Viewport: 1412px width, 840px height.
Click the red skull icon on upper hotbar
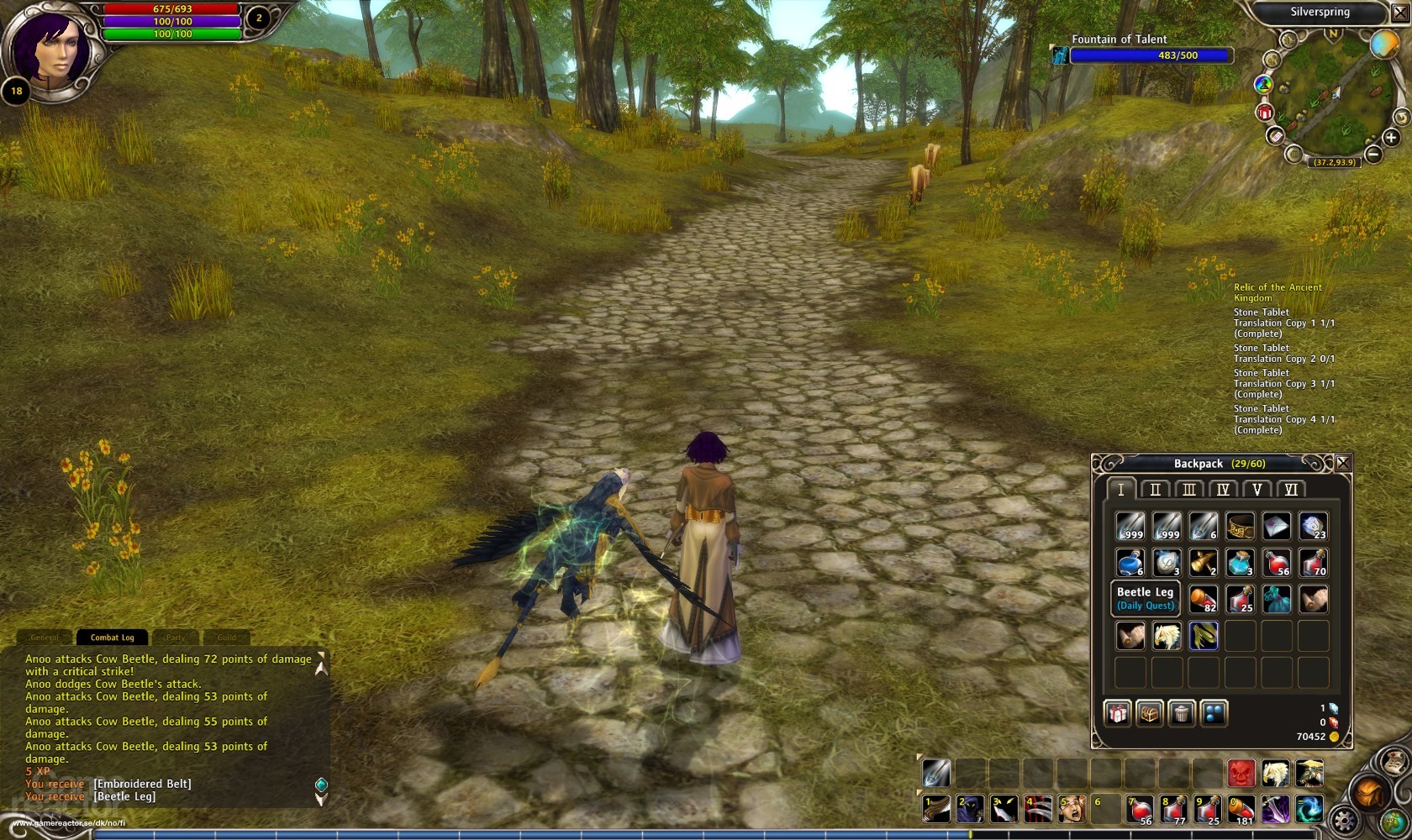point(1241,773)
